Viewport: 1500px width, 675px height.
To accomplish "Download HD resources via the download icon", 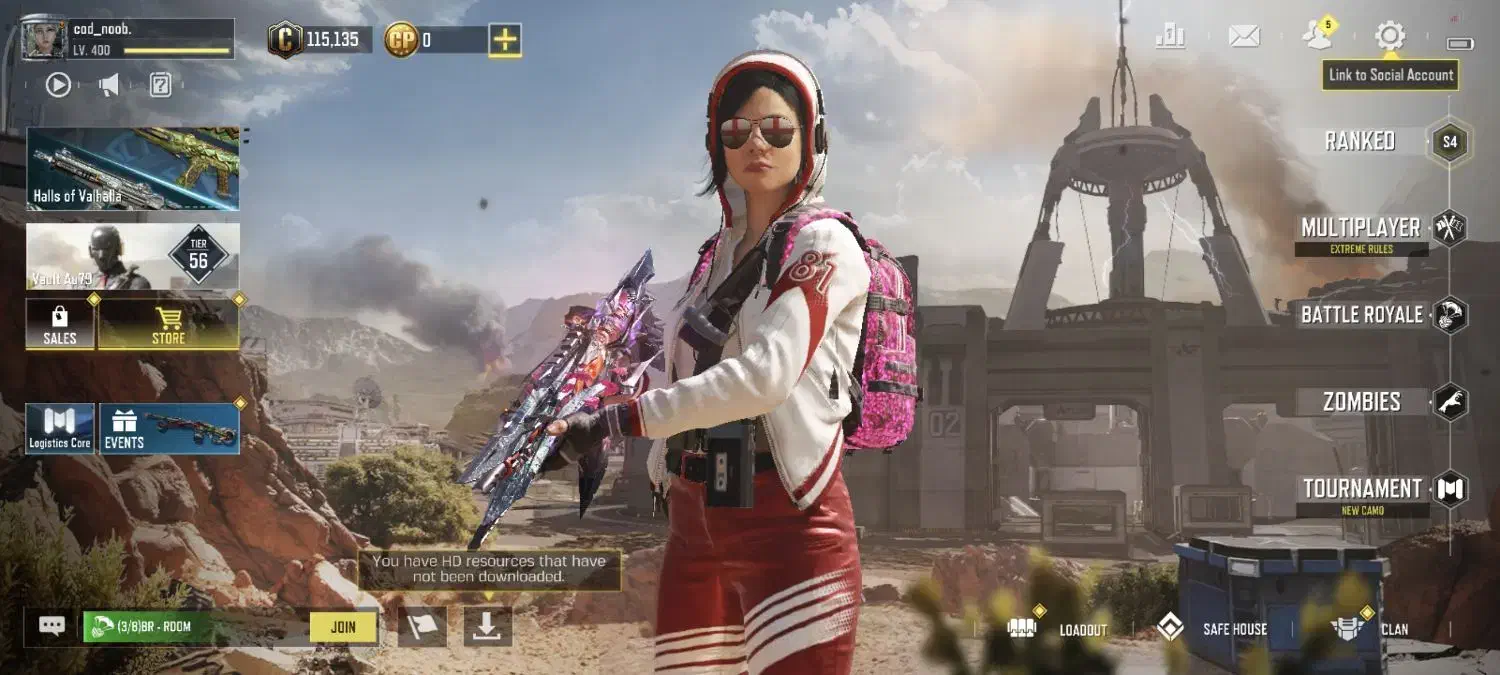I will coord(487,627).
